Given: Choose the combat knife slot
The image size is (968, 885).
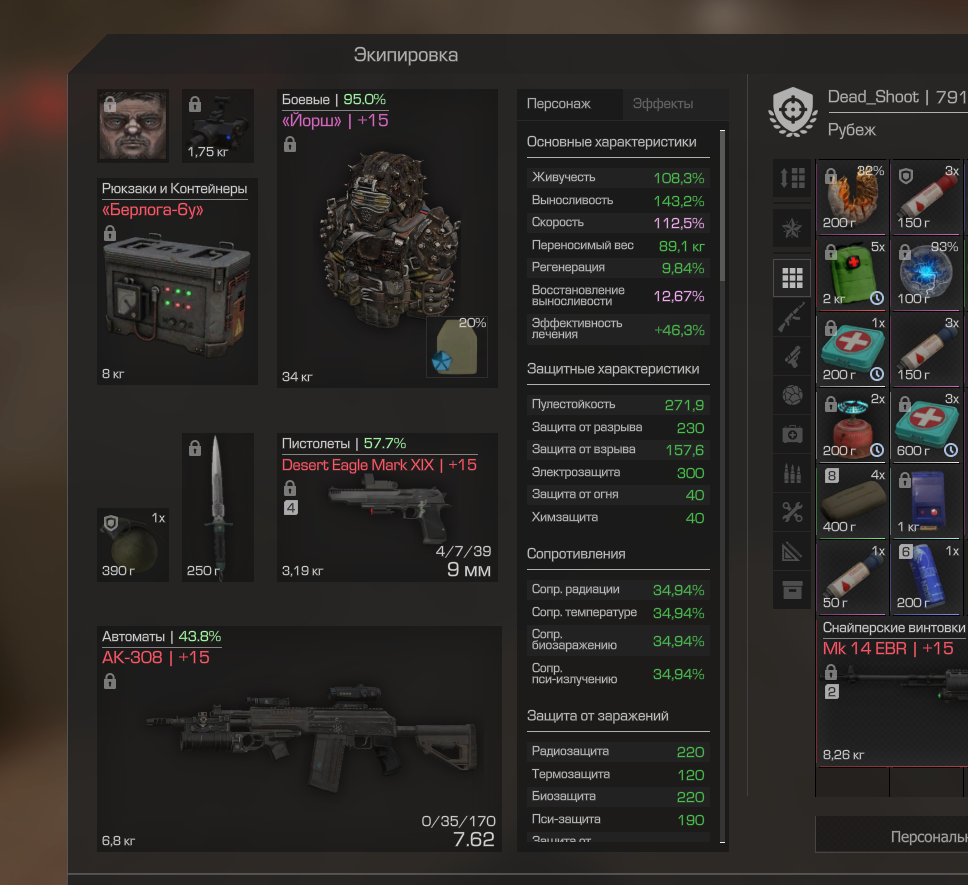Looking at the screenshot, I should coord(218,507).
